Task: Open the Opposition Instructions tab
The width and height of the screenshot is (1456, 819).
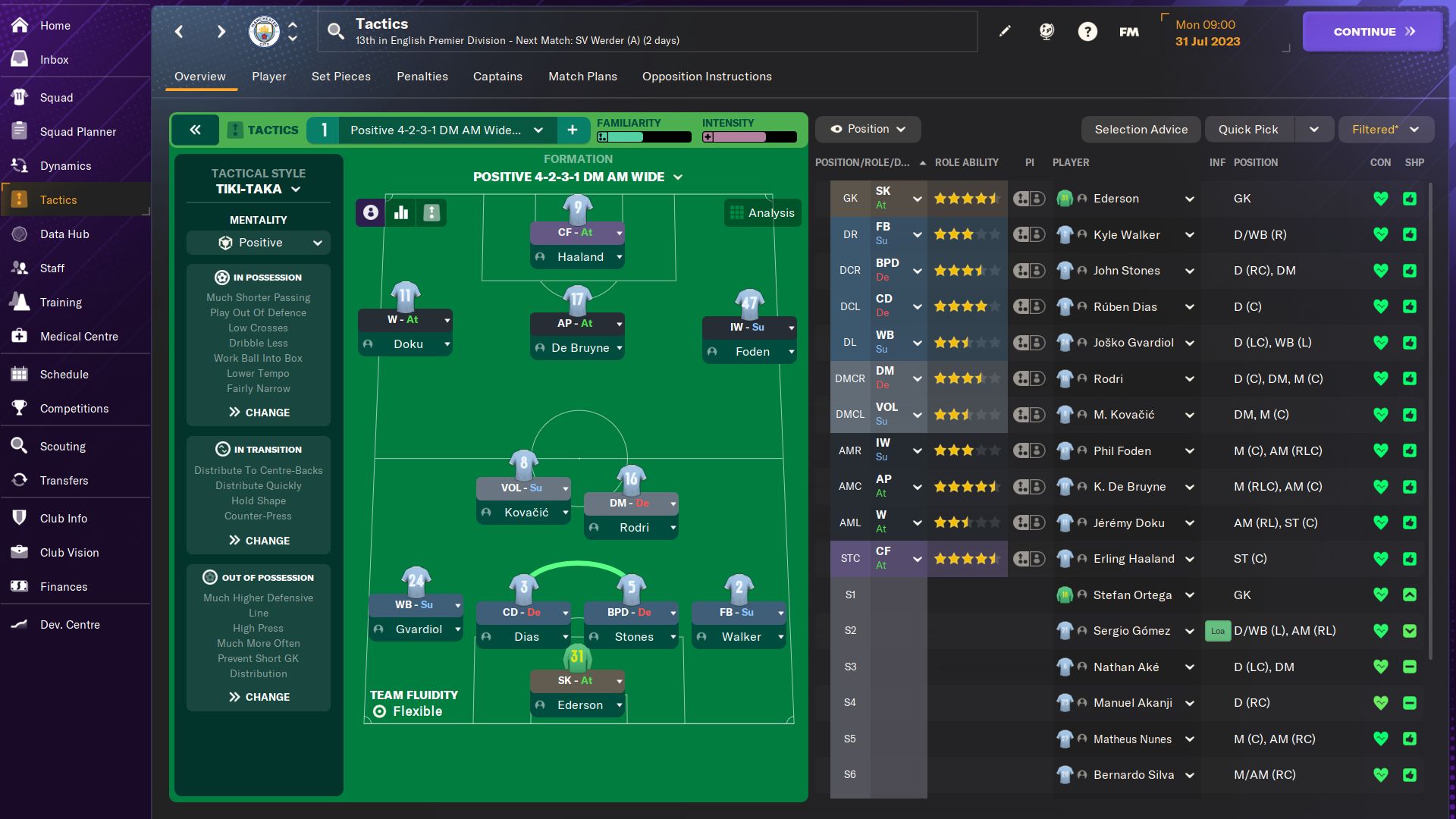Action: (x=706, y=77)
